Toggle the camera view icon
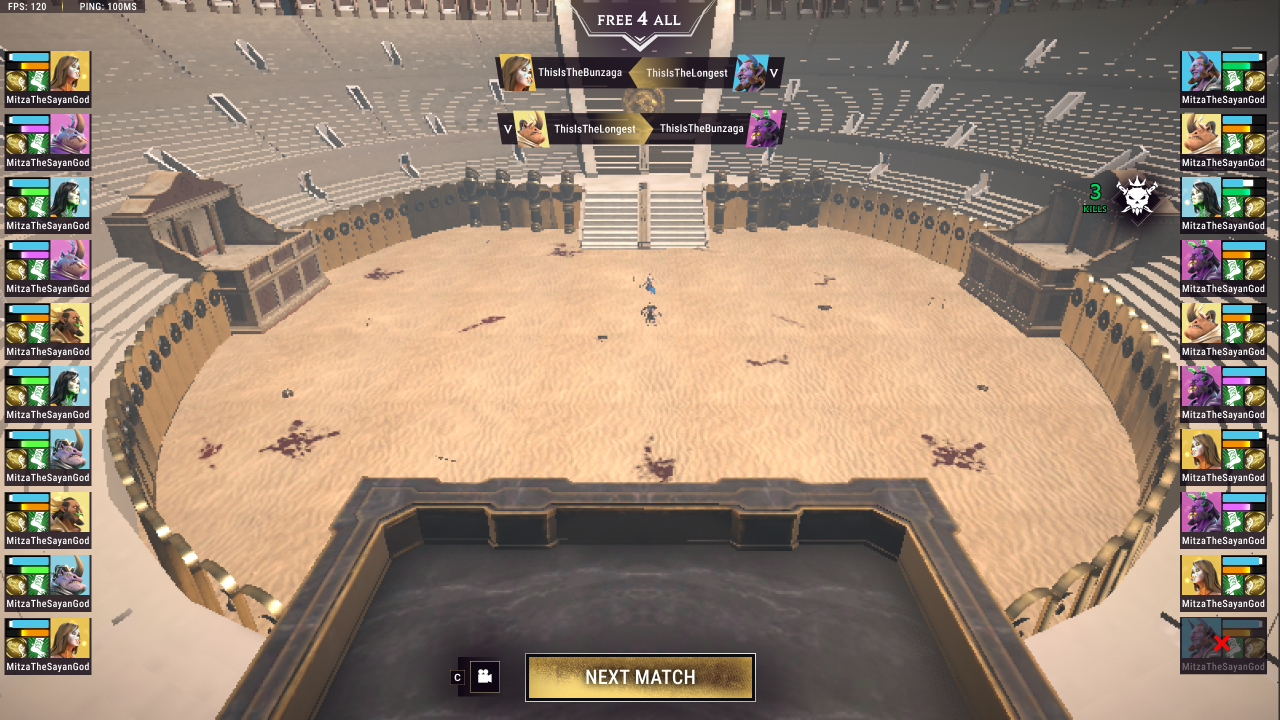 [485, 677]
